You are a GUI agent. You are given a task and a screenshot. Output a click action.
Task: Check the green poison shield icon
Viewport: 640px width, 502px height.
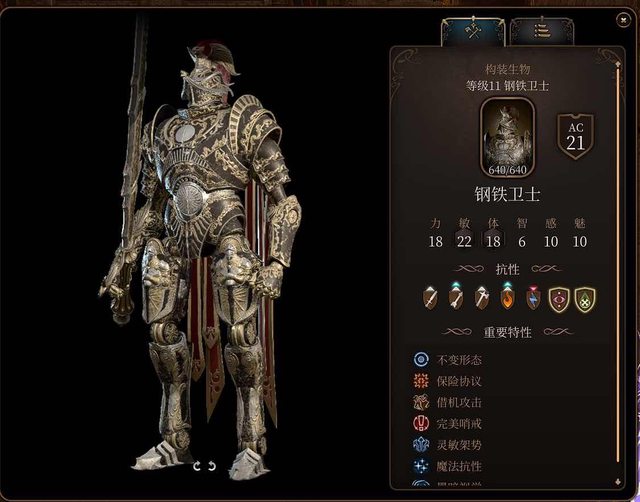tap(584, 298)
